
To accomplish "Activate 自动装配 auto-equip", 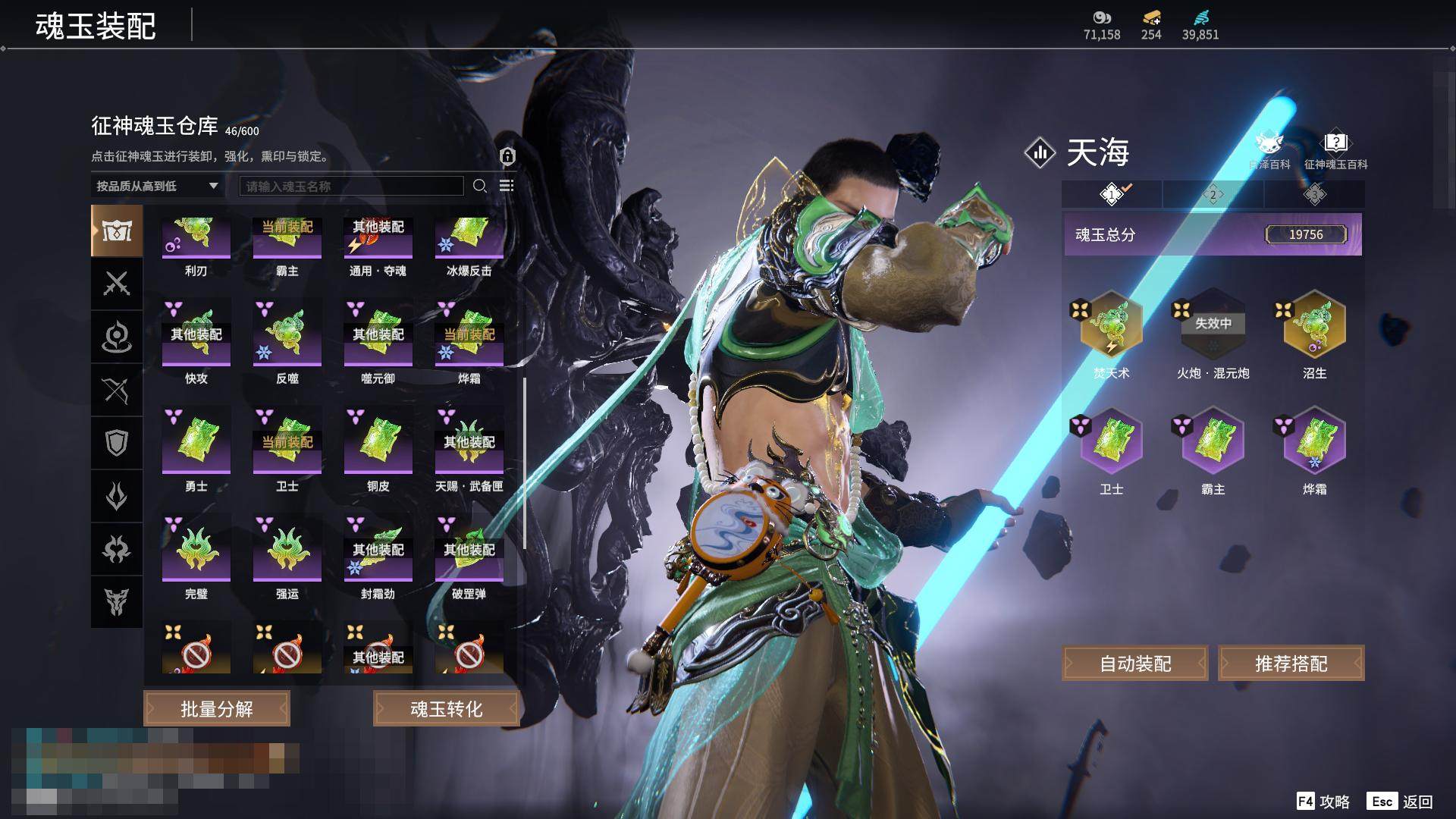I will point(1135,664).
